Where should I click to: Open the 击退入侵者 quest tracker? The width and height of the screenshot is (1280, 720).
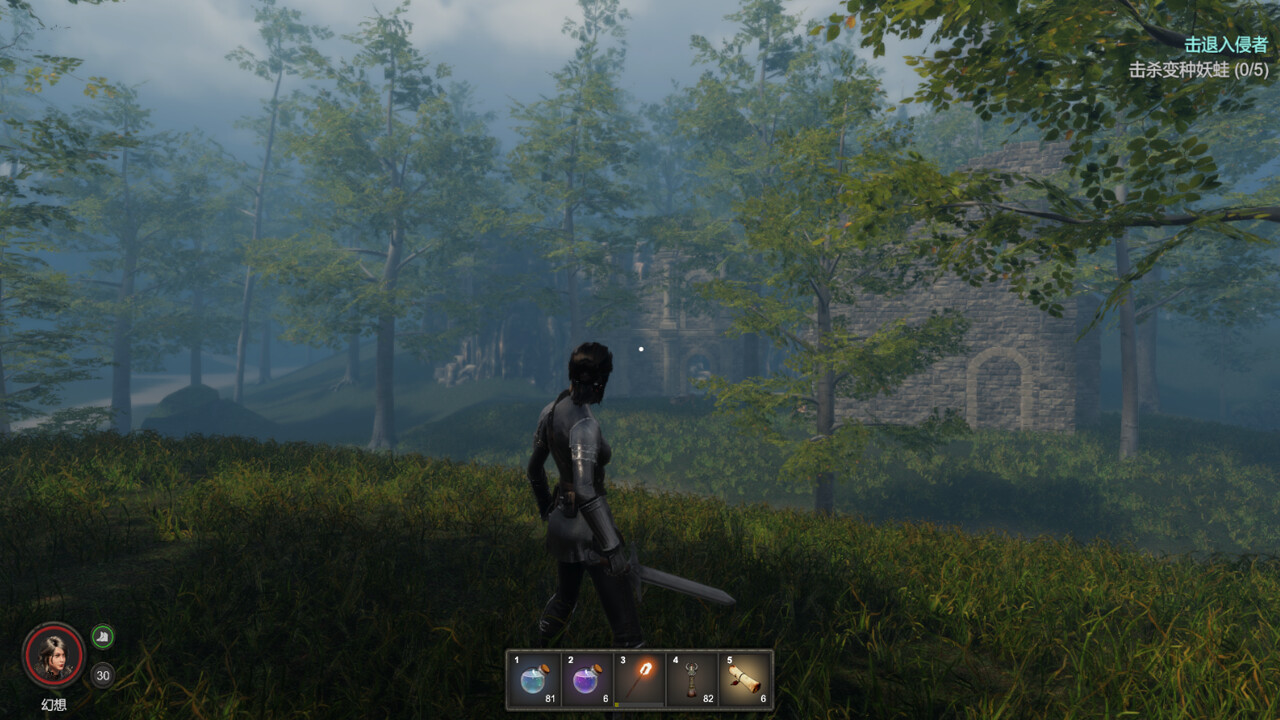point(1225,45)
